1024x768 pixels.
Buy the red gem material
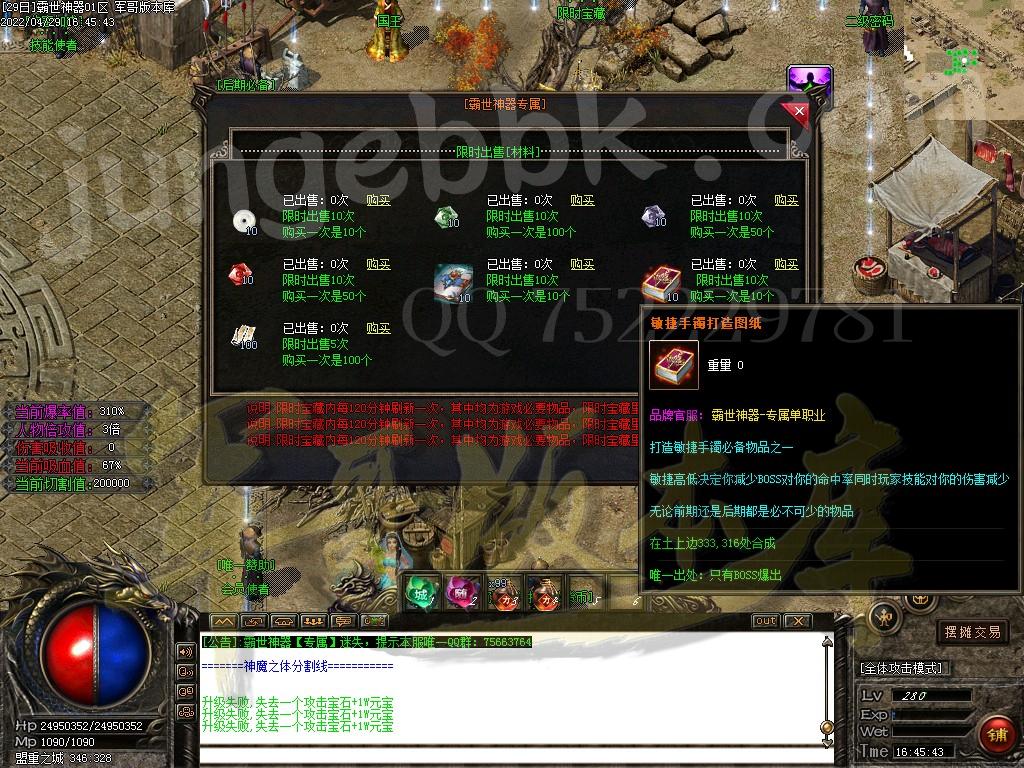[378, 265]
